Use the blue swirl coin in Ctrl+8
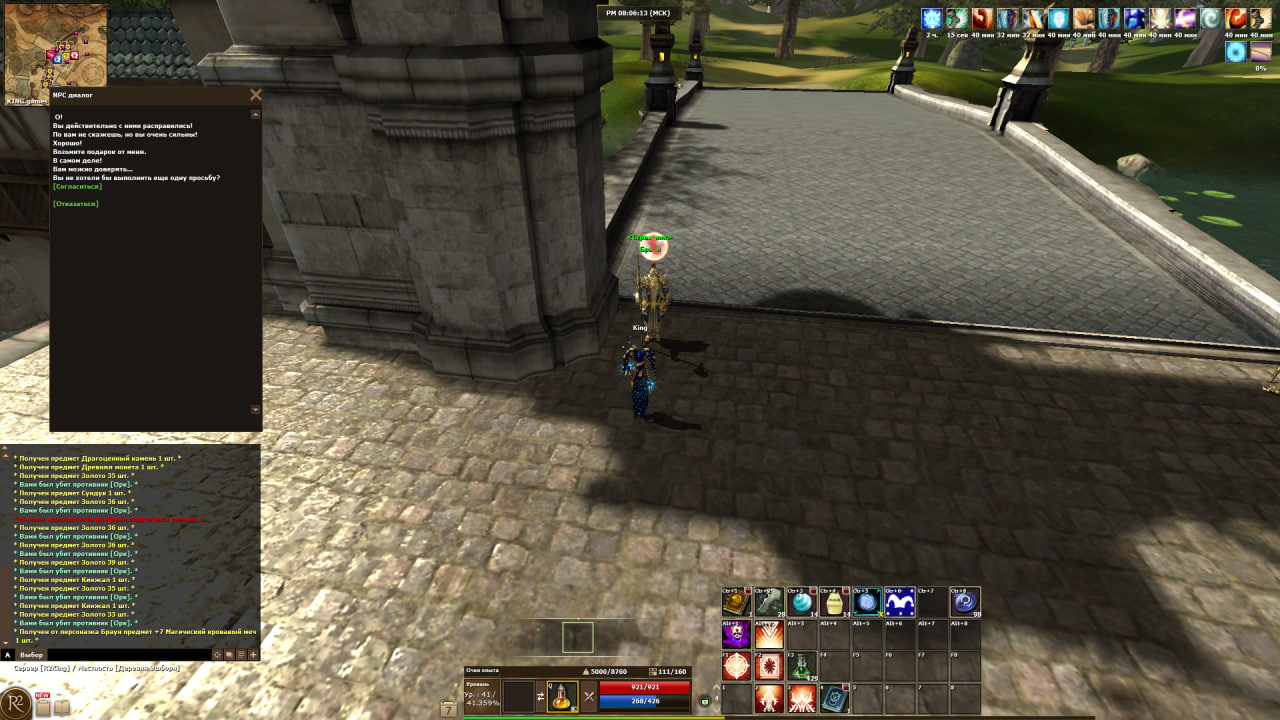 (x=965, y=602)
